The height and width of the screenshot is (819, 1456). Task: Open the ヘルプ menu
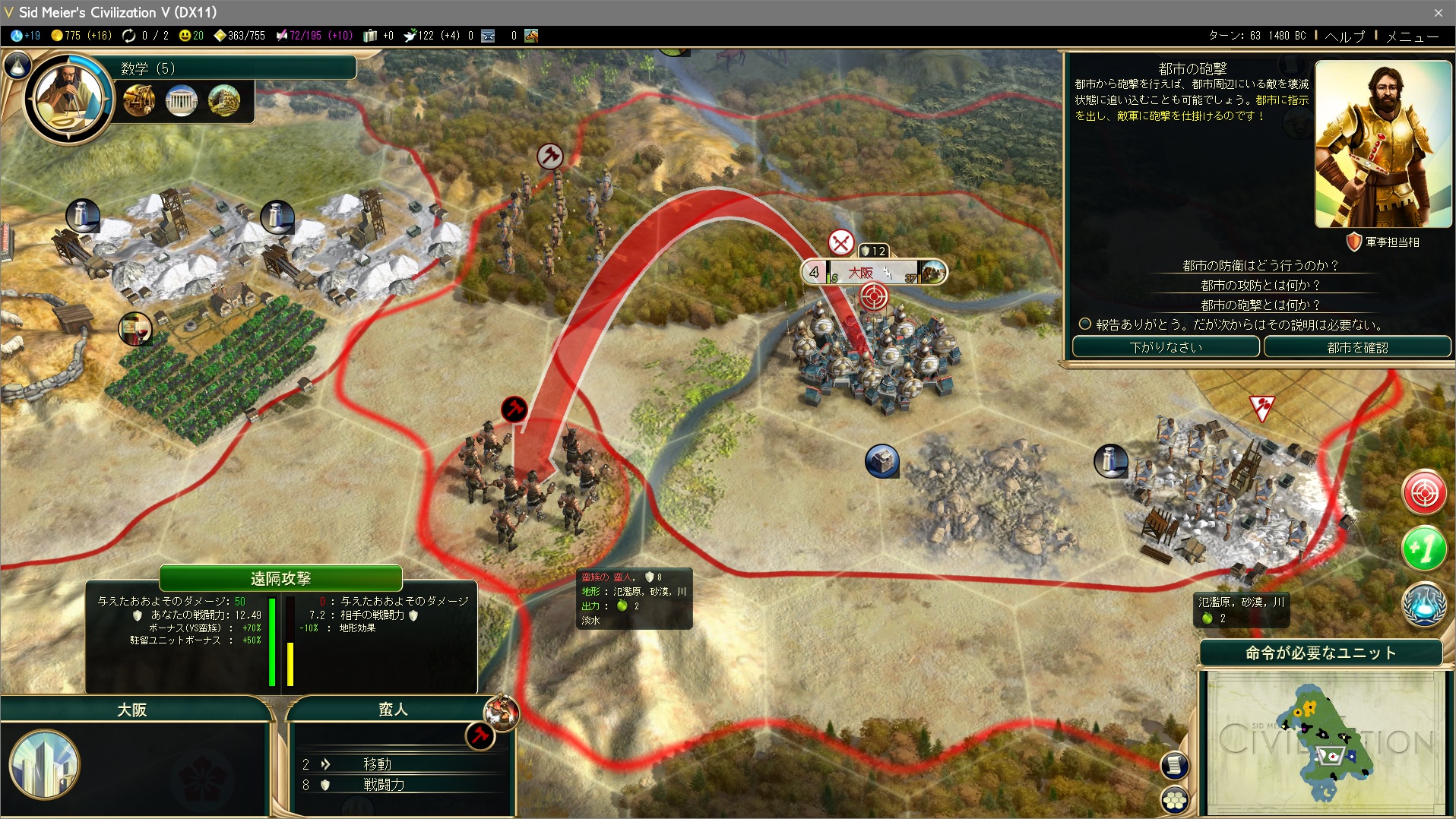[x=1344, y=36]
